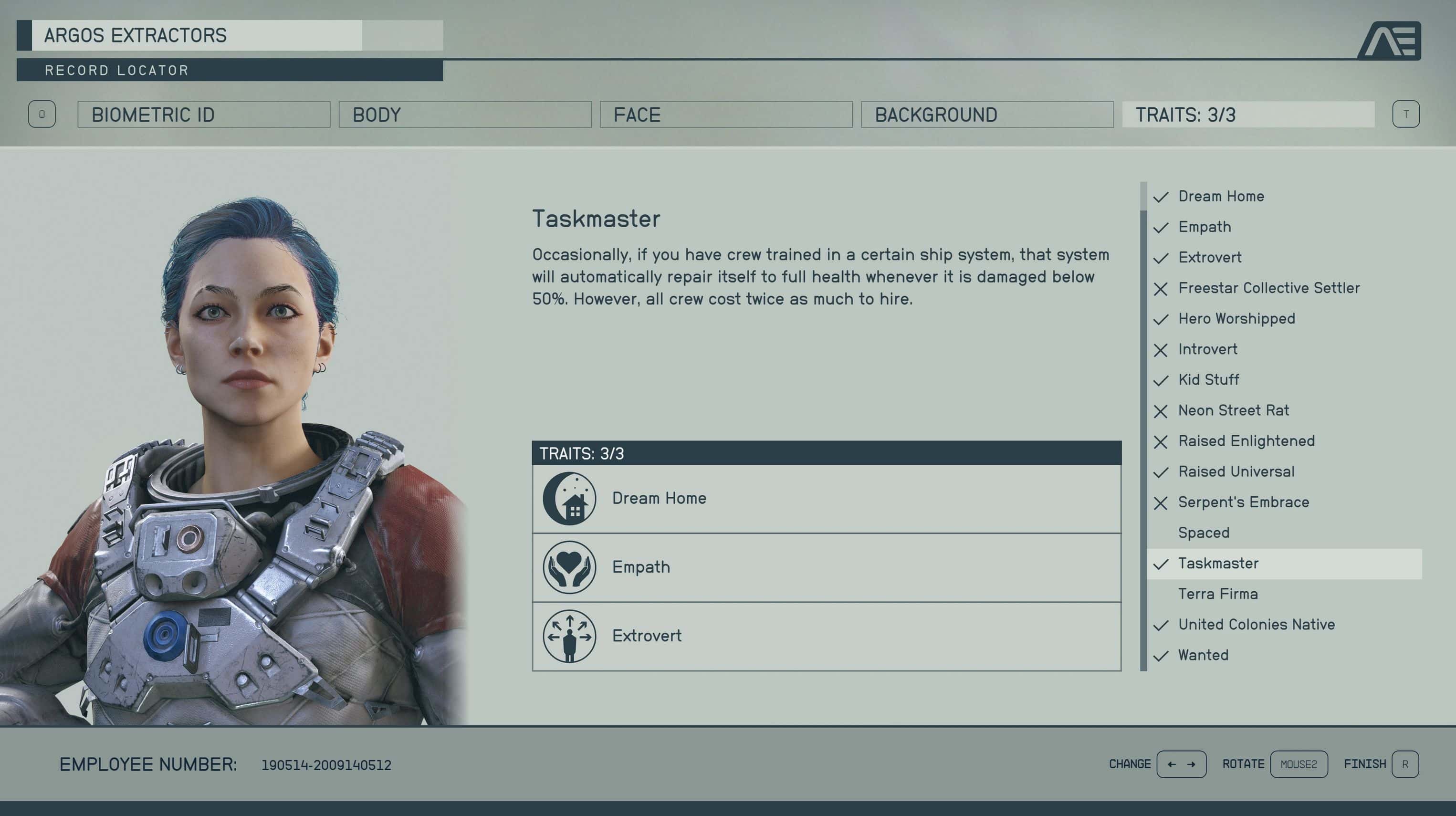Select the Background tab

pyautogui.click(x=987, y=115)
